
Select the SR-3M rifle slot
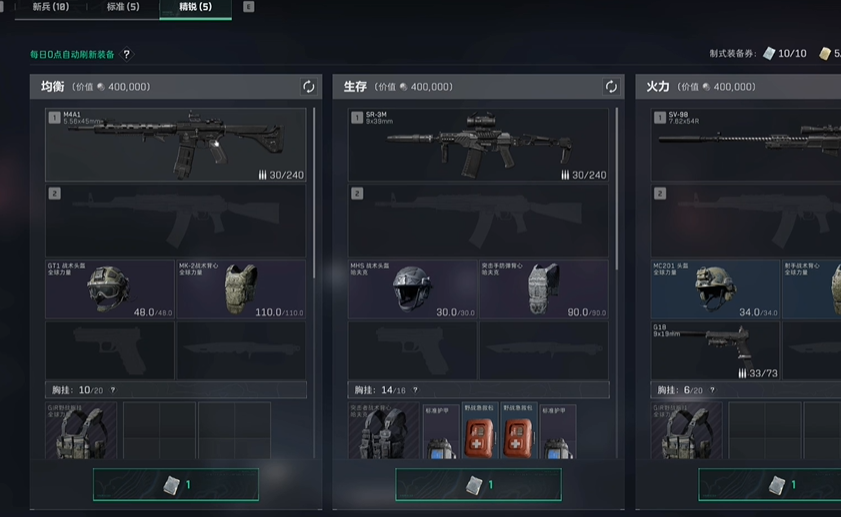point(478,145)
